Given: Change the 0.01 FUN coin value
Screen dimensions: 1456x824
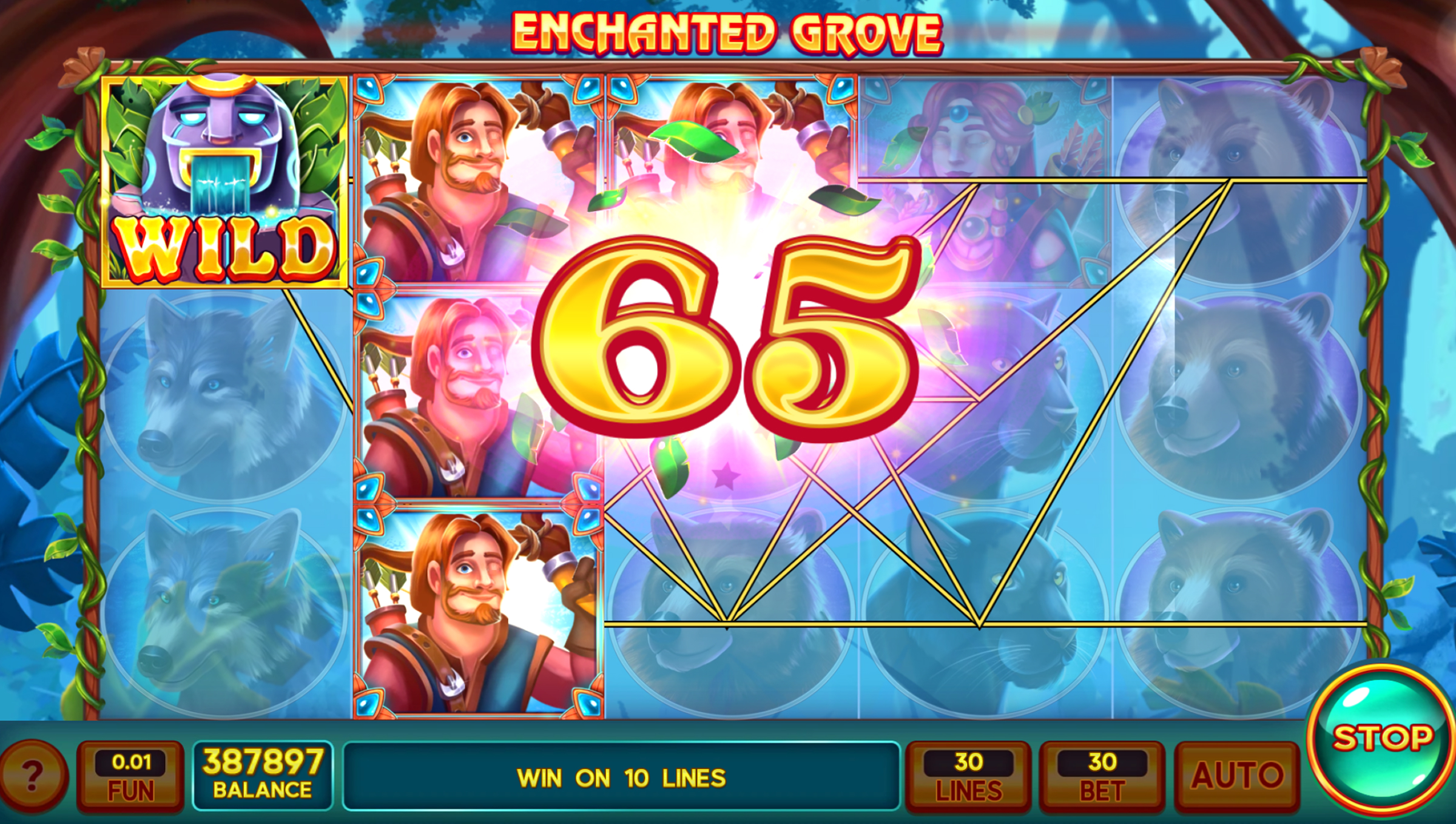Looking at the screenshot, I should (130, 775).
